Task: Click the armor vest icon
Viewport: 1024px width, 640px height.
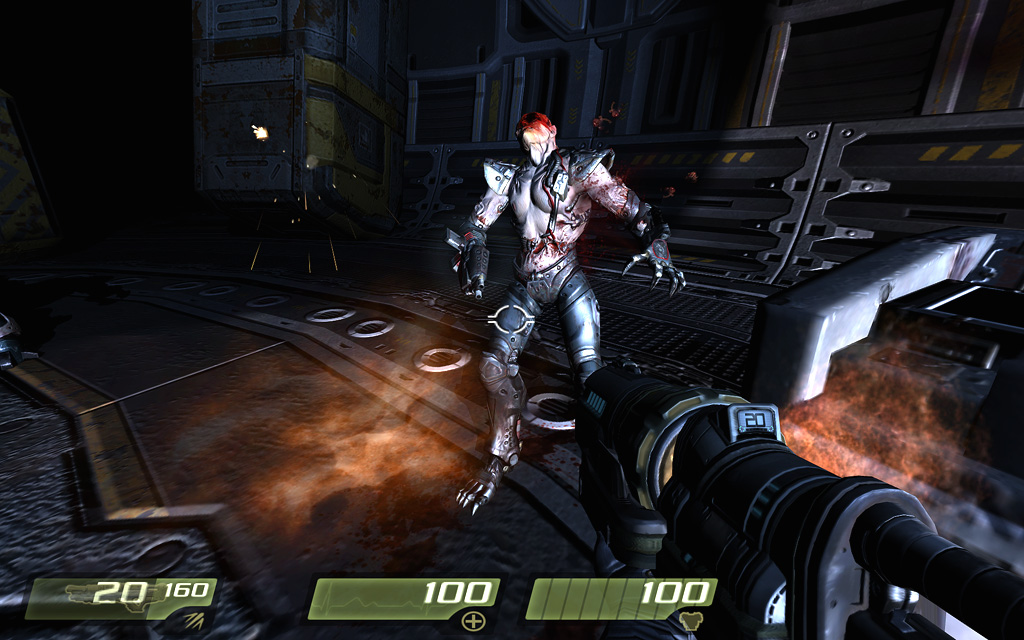Action: [x=690, y=622]
